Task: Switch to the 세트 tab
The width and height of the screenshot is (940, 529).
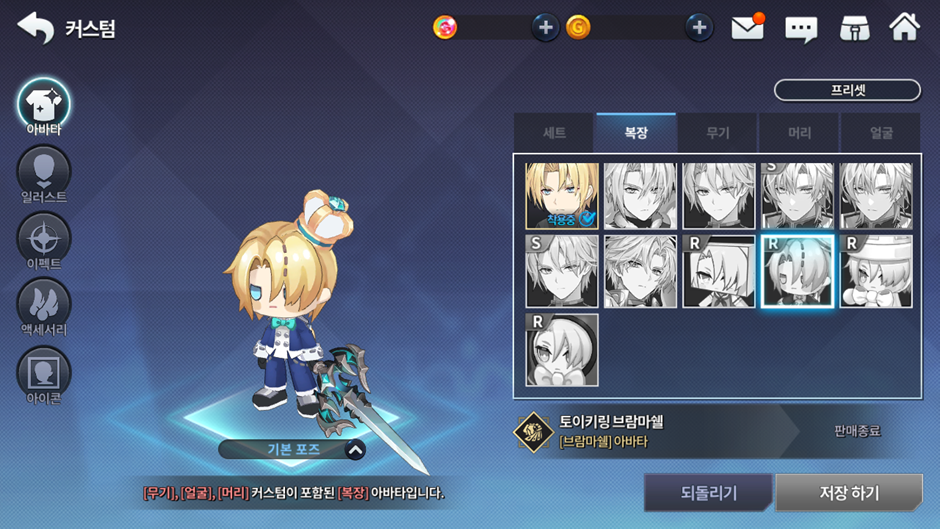Action: [x=554, y=133]
